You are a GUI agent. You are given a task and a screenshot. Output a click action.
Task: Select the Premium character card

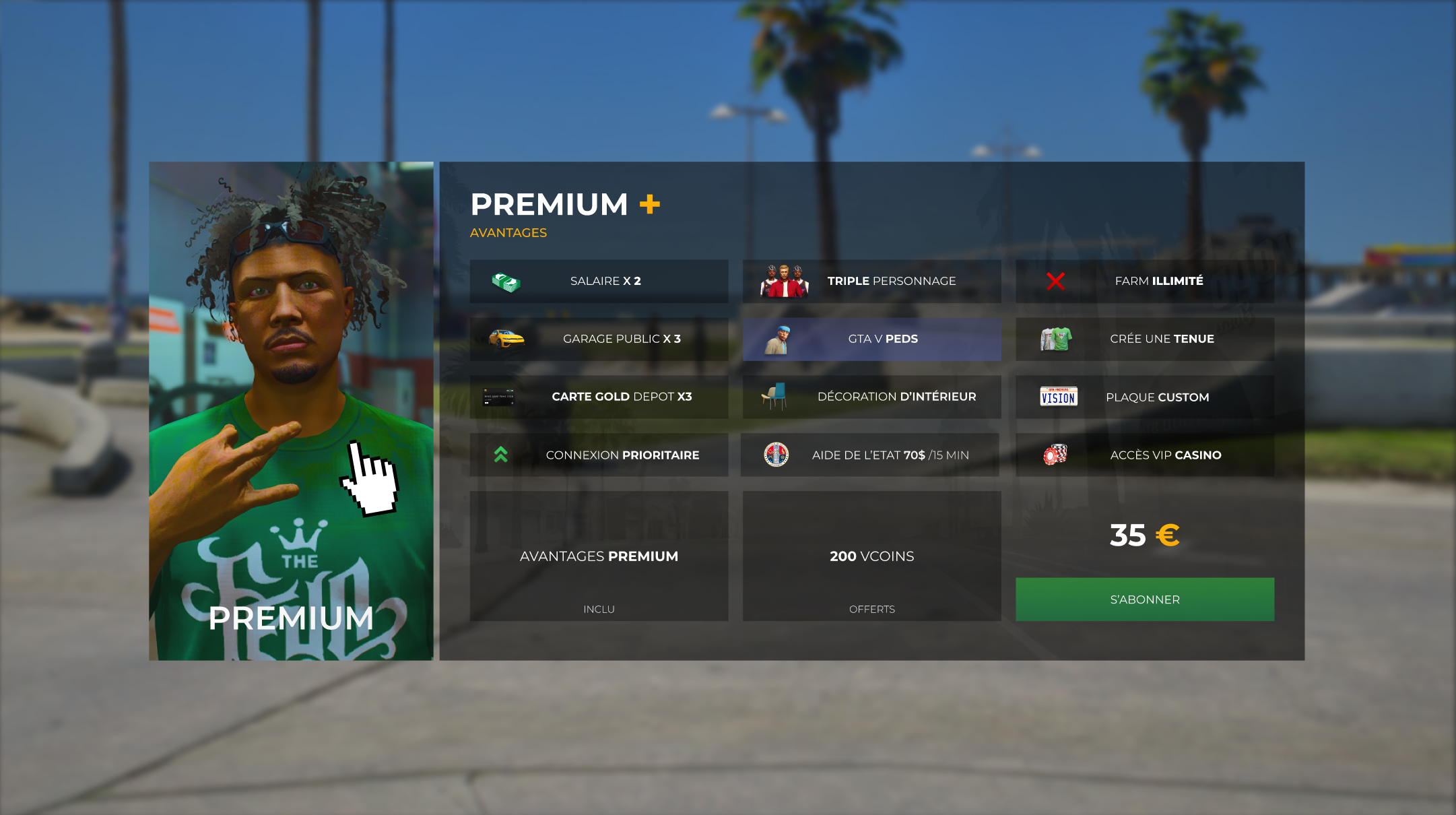(x=291, y=411)
